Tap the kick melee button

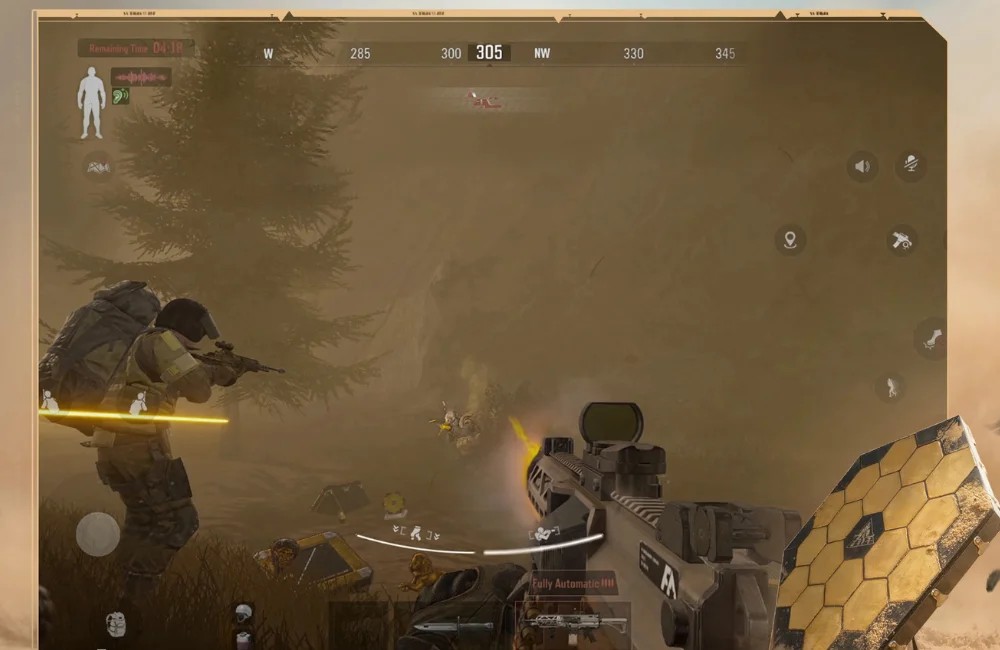931,339
